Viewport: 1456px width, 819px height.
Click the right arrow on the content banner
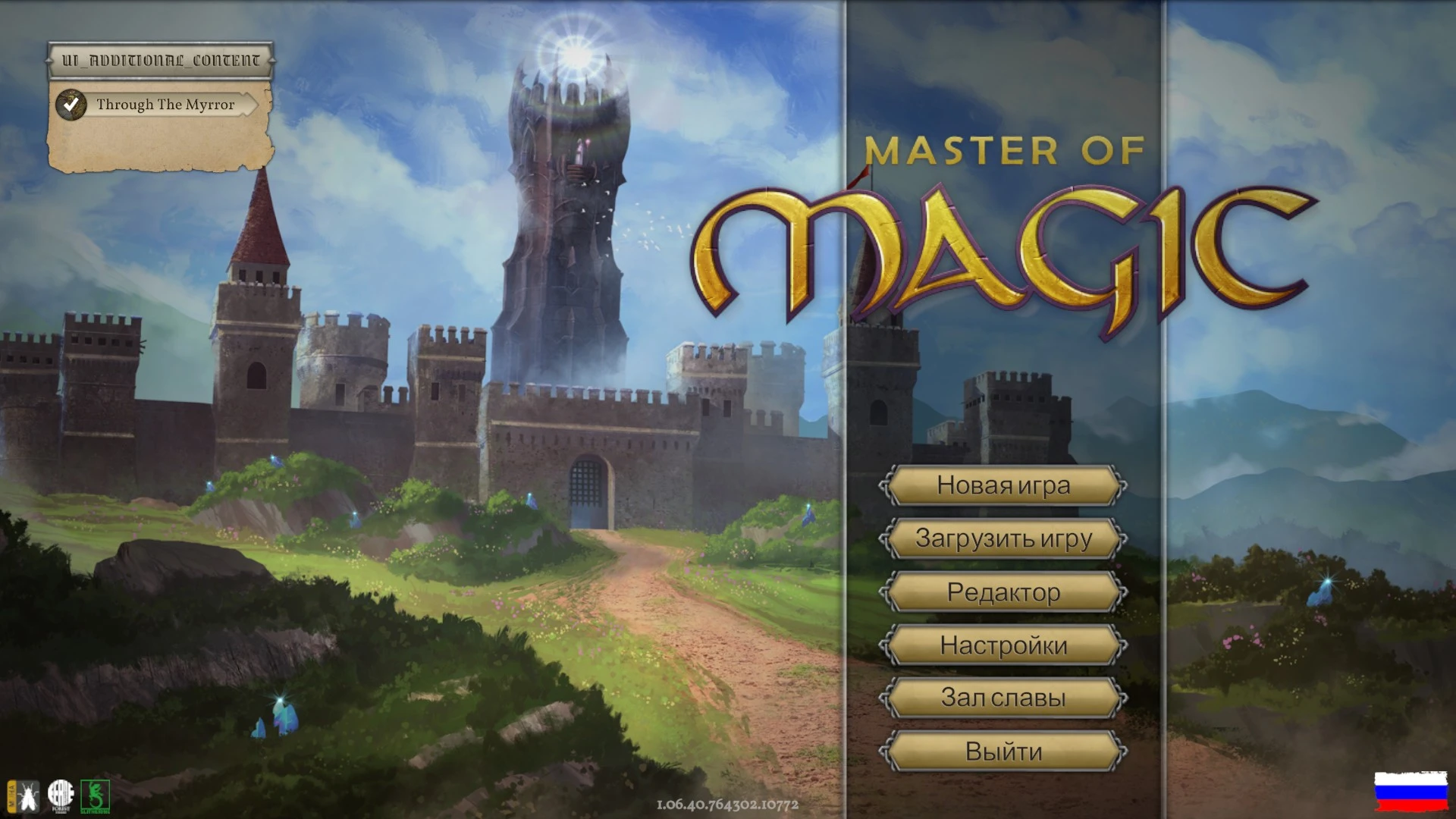coord(271,59)
